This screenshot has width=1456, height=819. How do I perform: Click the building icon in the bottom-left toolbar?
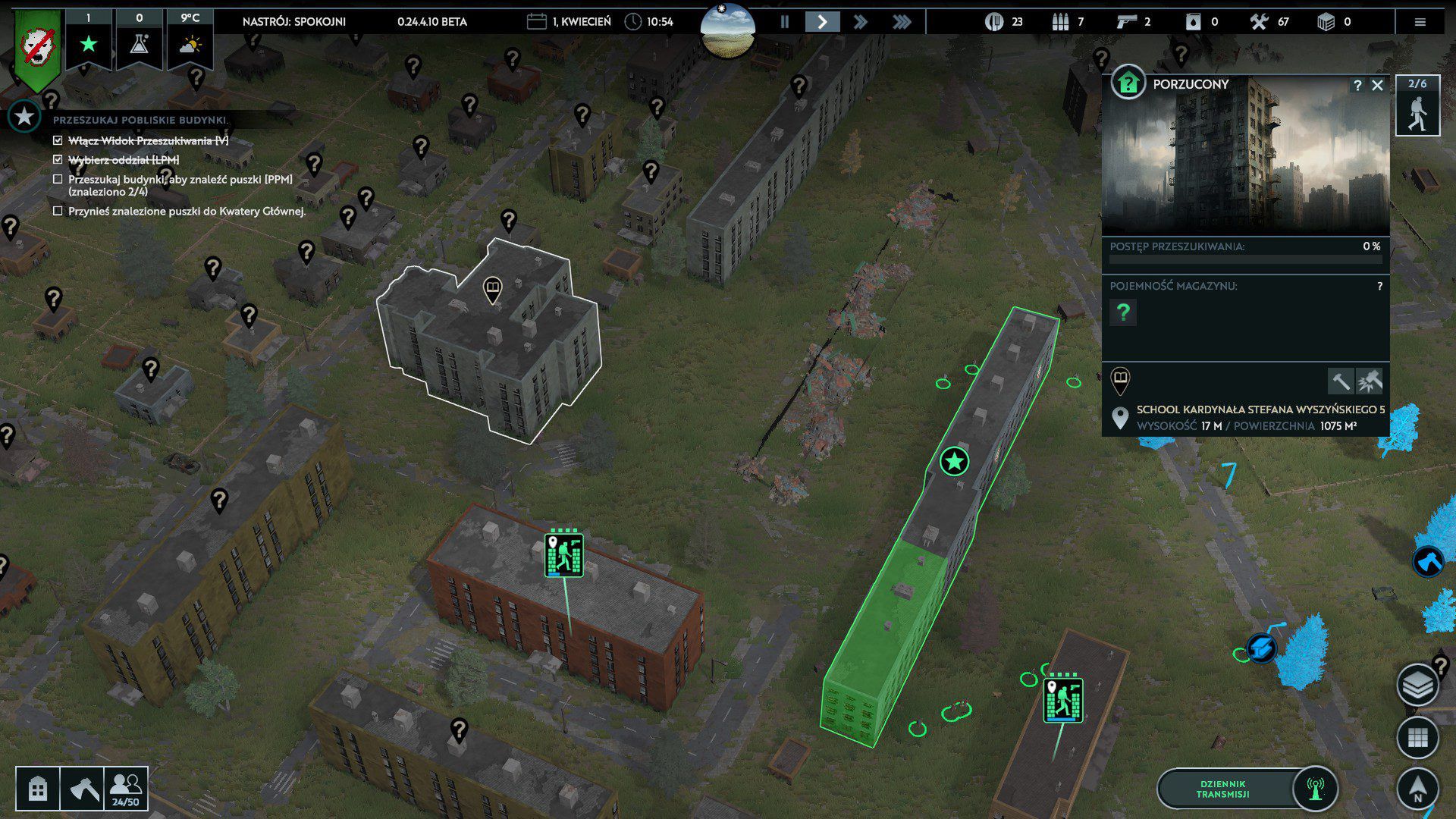click(x=36, y=789)
